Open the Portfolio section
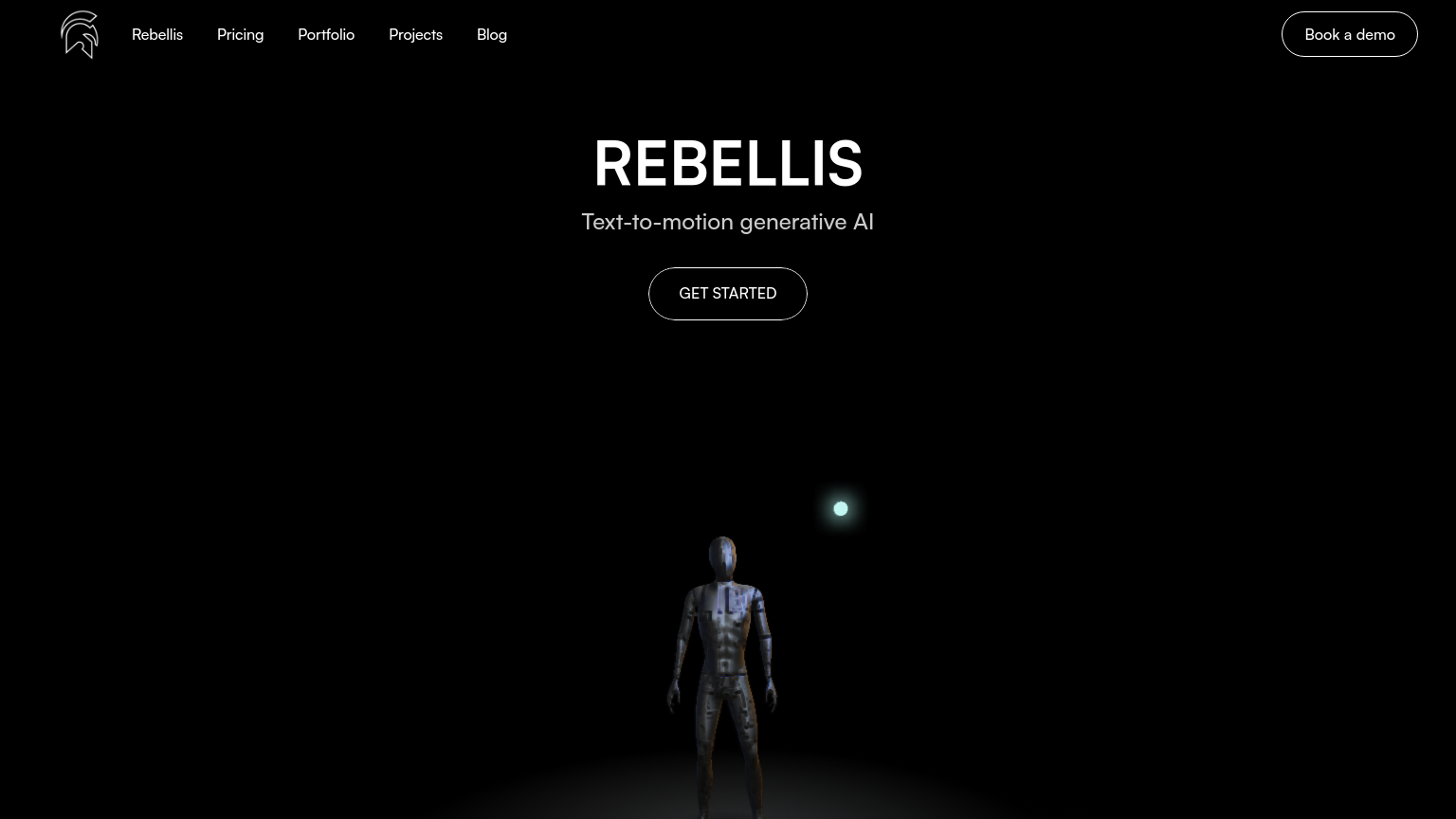The width and height of the screenshot is (1456, 819). point(326,34)
